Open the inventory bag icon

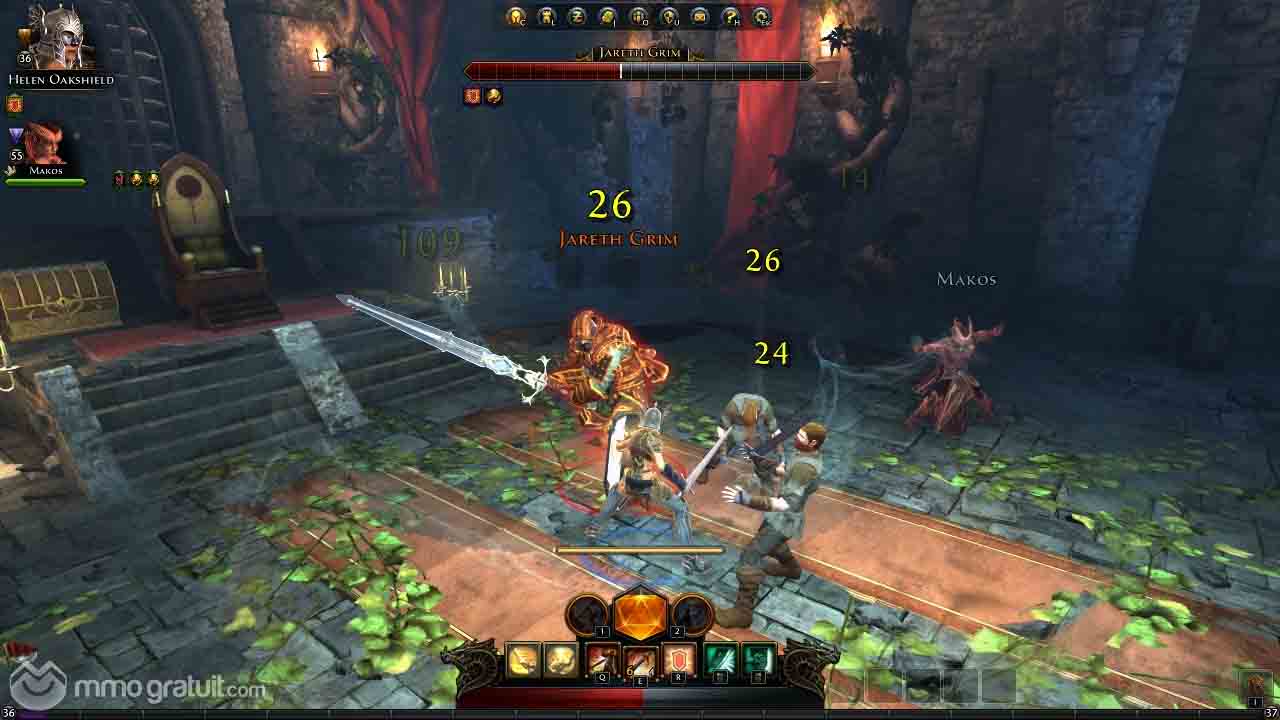click(x=608, y=16)
